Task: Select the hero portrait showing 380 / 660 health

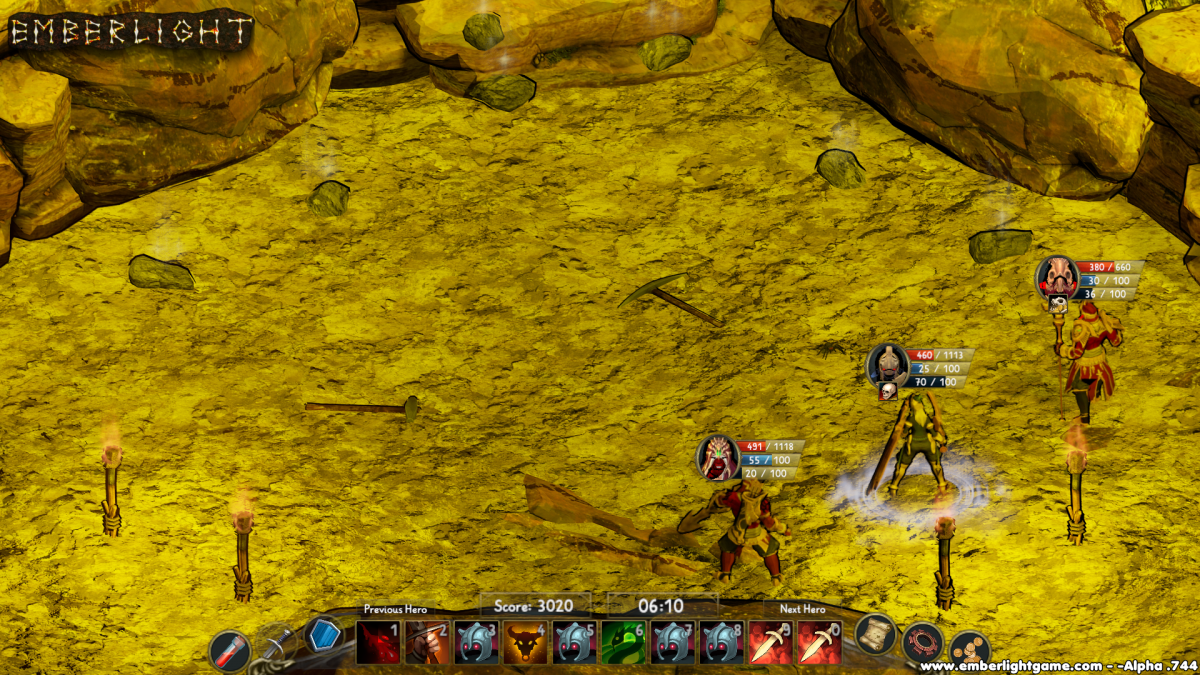Action: coord(1057,276)
